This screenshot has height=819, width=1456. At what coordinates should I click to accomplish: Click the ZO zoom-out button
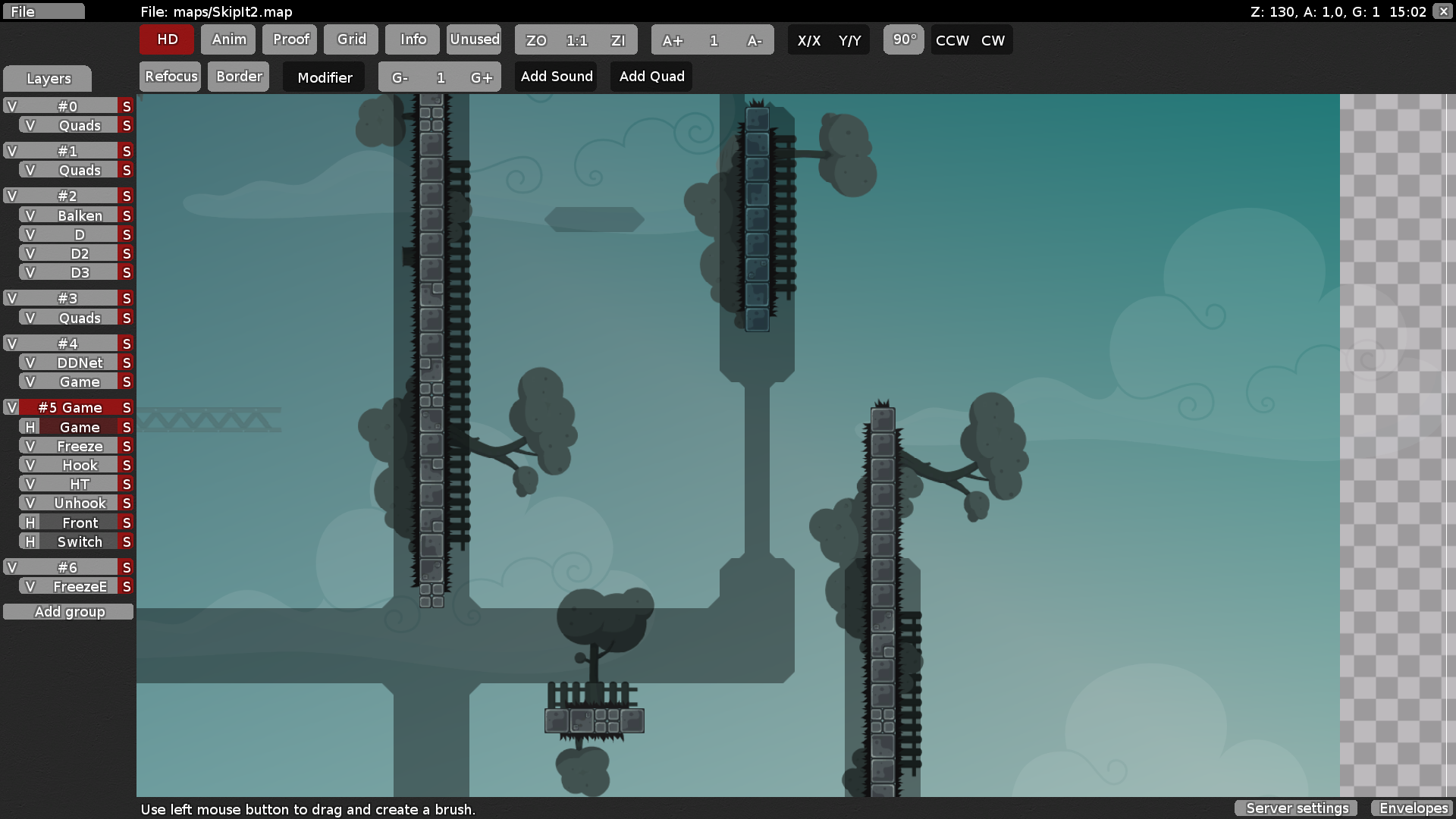pyautogui.click(x=536, y=40)
